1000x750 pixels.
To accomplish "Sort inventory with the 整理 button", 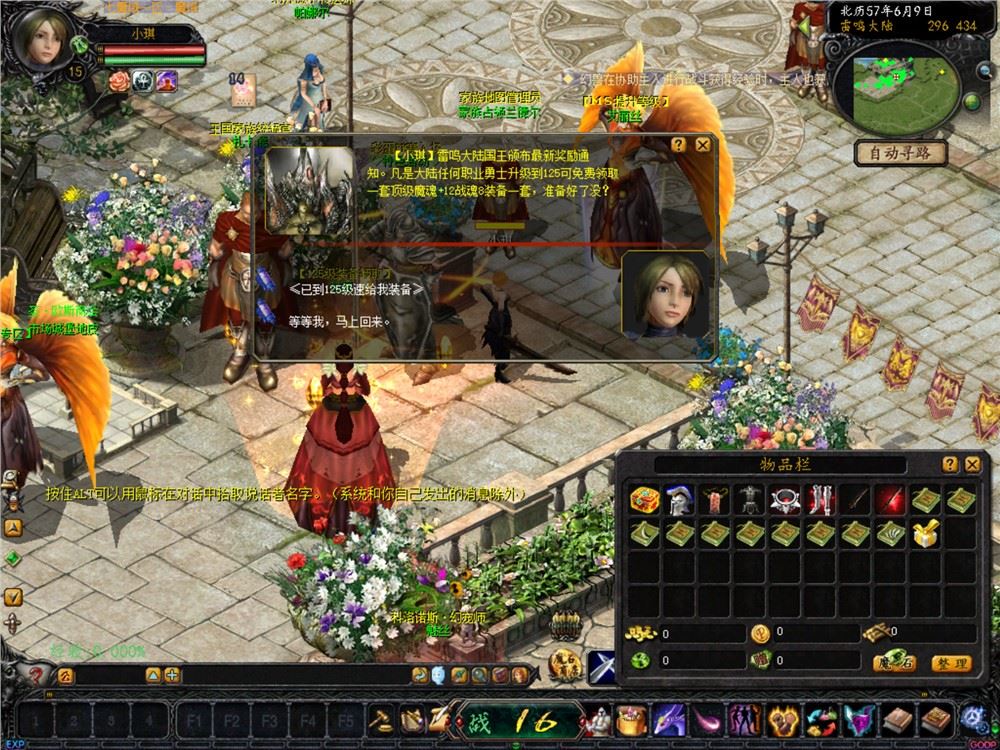I will coord(950,662).
